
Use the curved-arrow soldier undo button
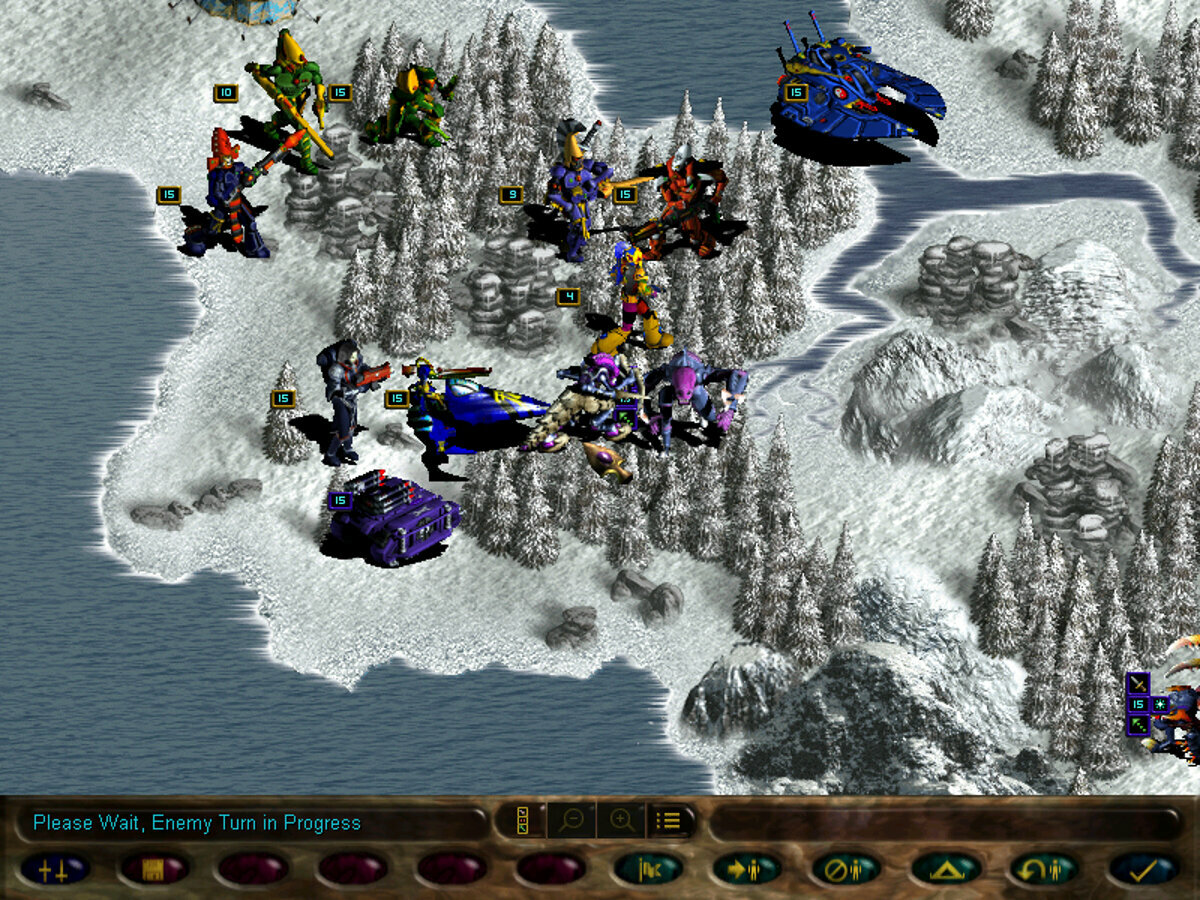click(1044, 868)
